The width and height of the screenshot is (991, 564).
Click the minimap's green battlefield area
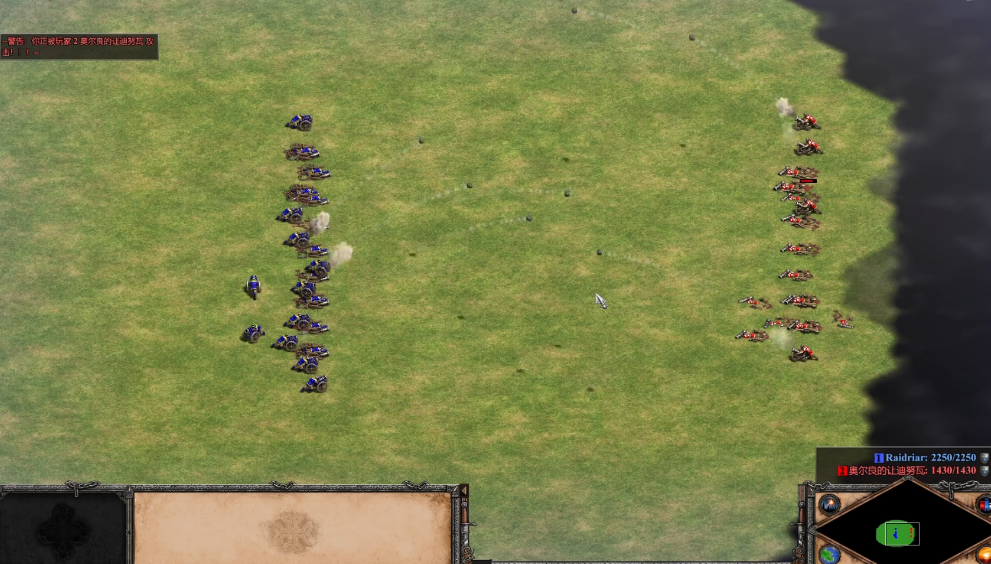(x=897, y=533)
